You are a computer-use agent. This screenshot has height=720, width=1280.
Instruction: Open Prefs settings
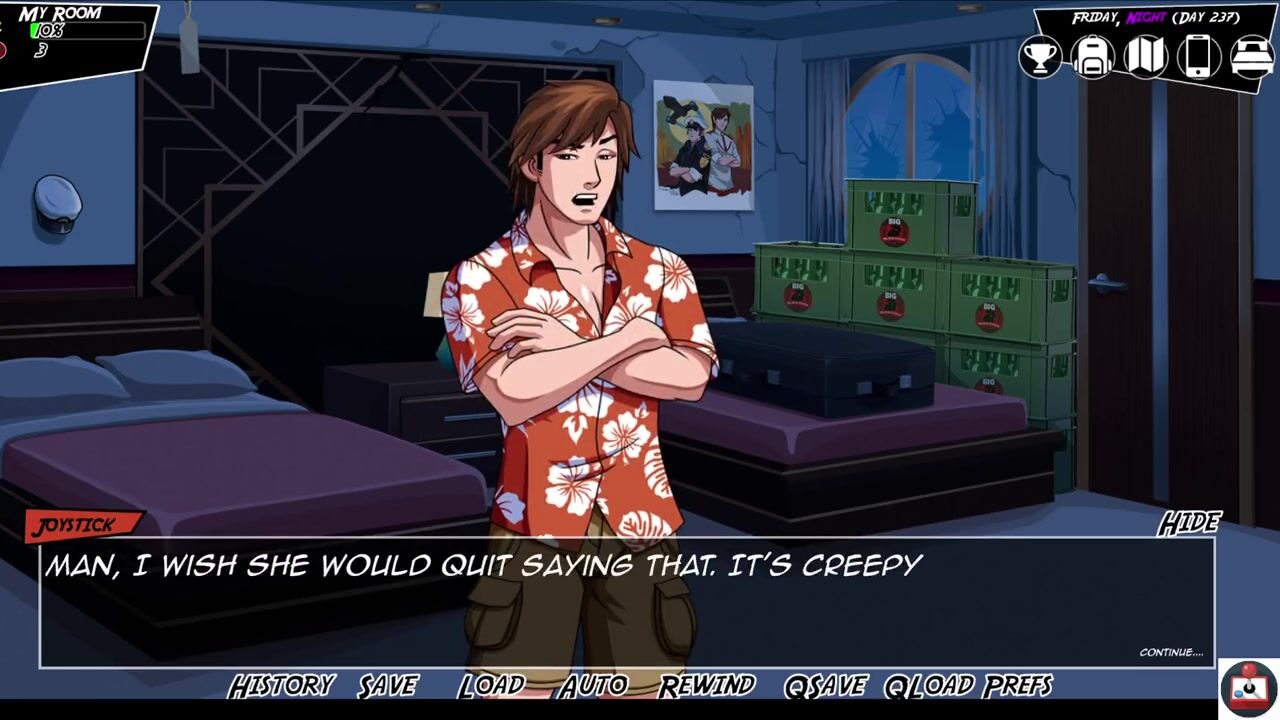tap(1017, 686)
